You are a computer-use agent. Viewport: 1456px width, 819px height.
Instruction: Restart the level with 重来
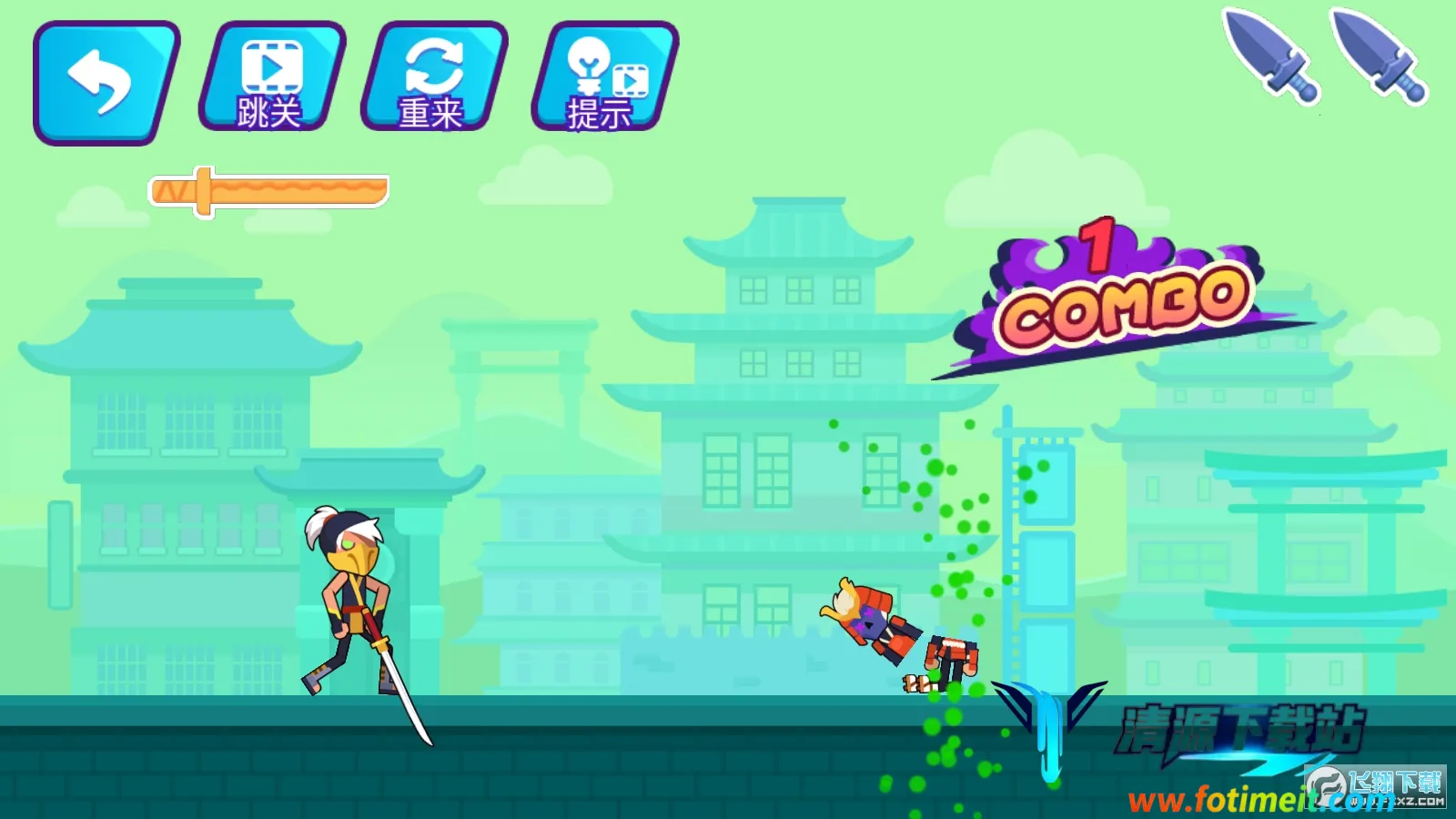click(433, 78)
